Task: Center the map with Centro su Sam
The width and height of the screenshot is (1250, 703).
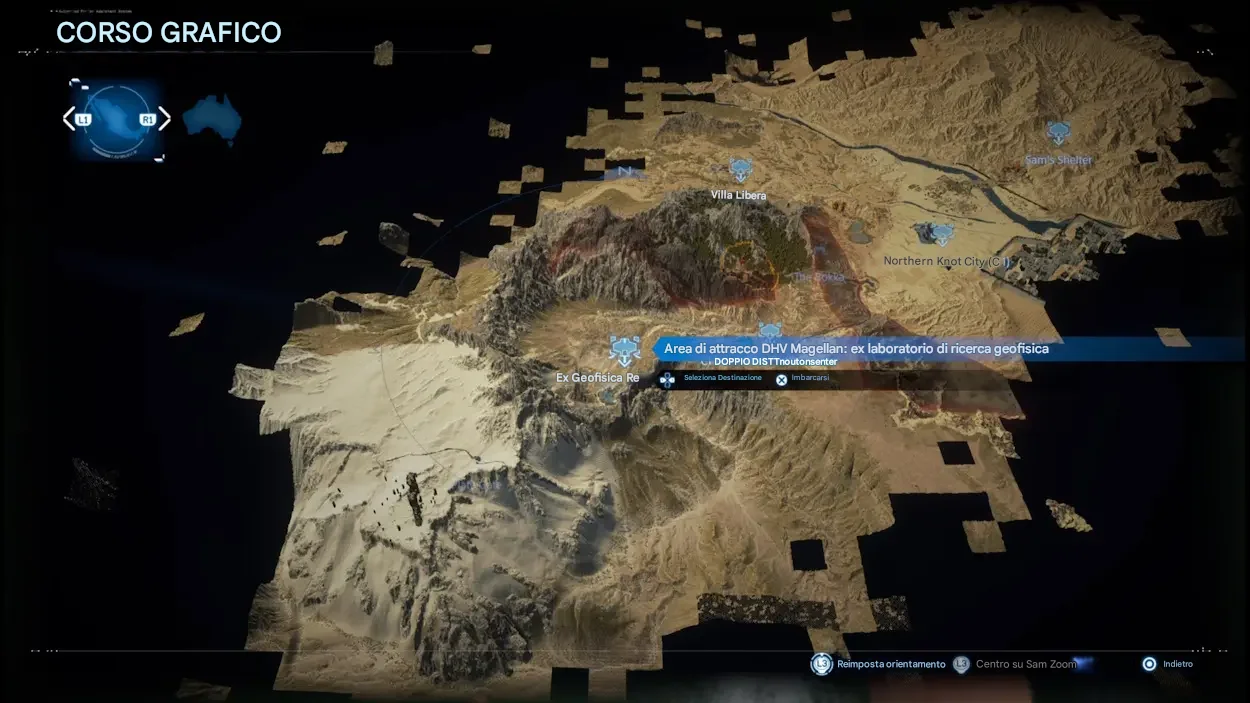Action: click(x=1015, y=664)
